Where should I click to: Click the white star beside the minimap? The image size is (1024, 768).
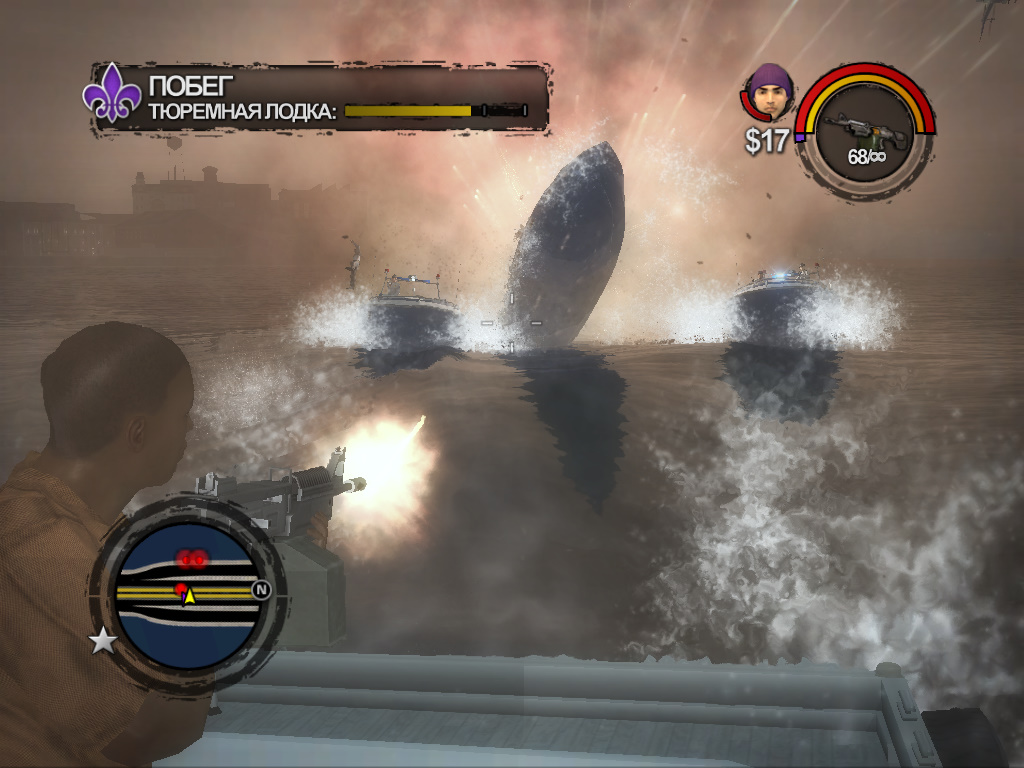pyautogui.click(x=103, y=640)
